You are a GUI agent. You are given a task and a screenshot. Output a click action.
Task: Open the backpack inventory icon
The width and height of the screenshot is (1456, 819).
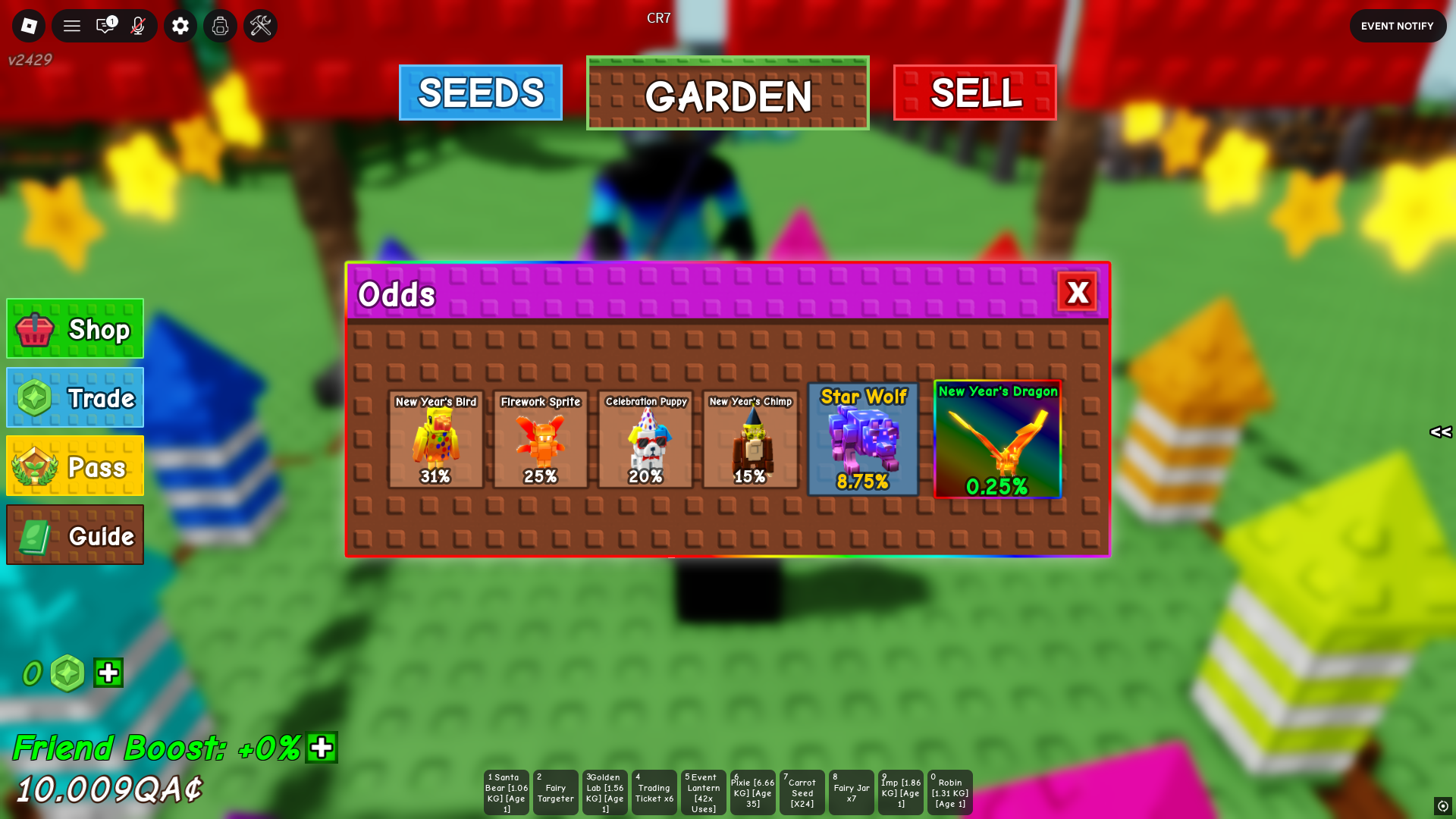[x=220, y=25]
